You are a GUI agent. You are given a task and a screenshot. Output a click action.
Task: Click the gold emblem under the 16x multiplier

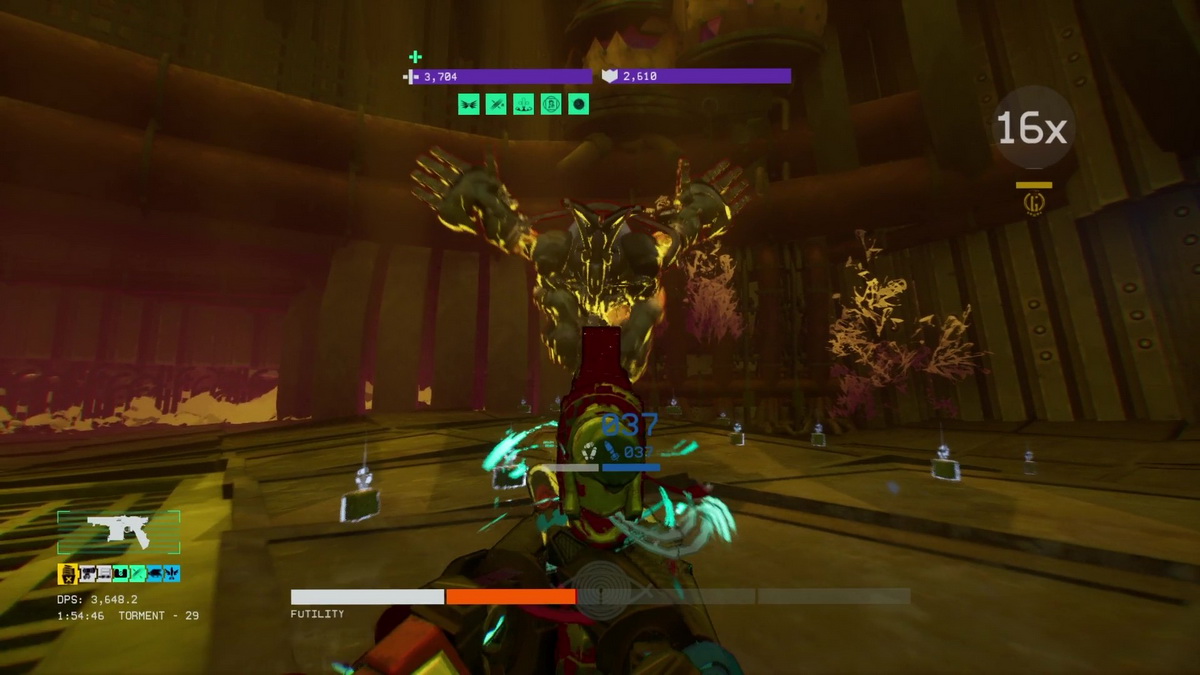[x=1033, y=203]
